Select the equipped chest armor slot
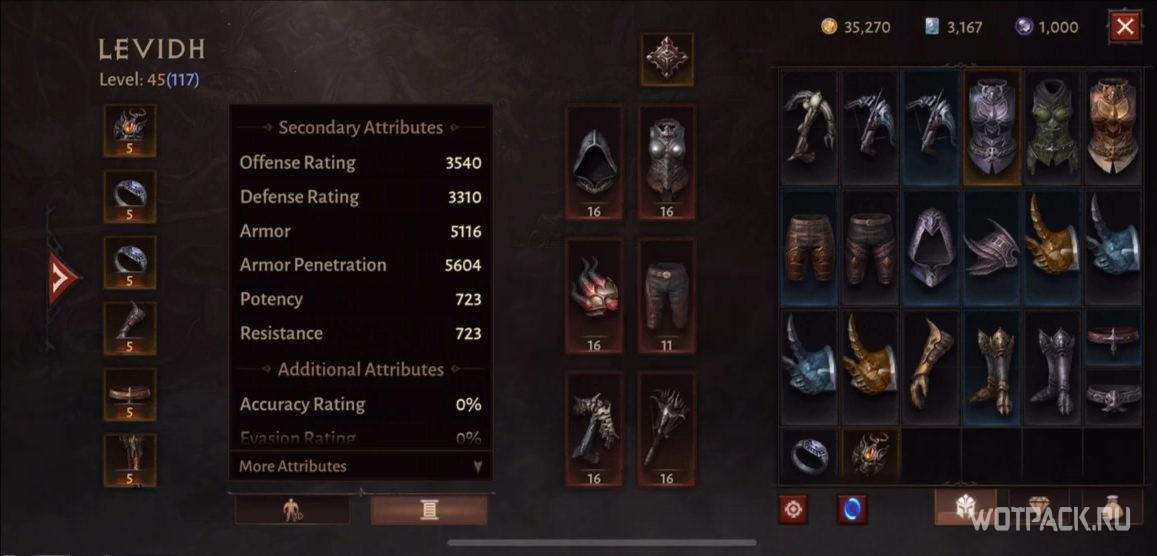The width and height of the screenshot is (1157, 556). coord(666,162)
